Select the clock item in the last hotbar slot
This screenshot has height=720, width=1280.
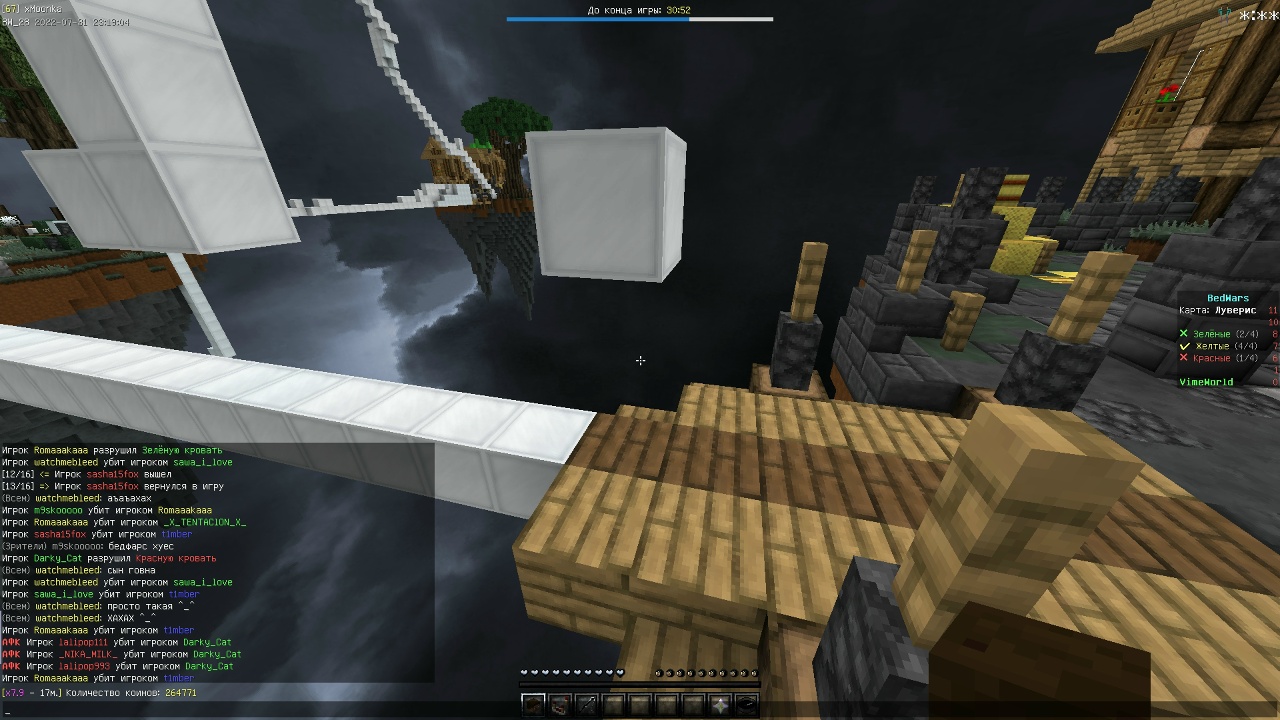(x=745, y=703)
